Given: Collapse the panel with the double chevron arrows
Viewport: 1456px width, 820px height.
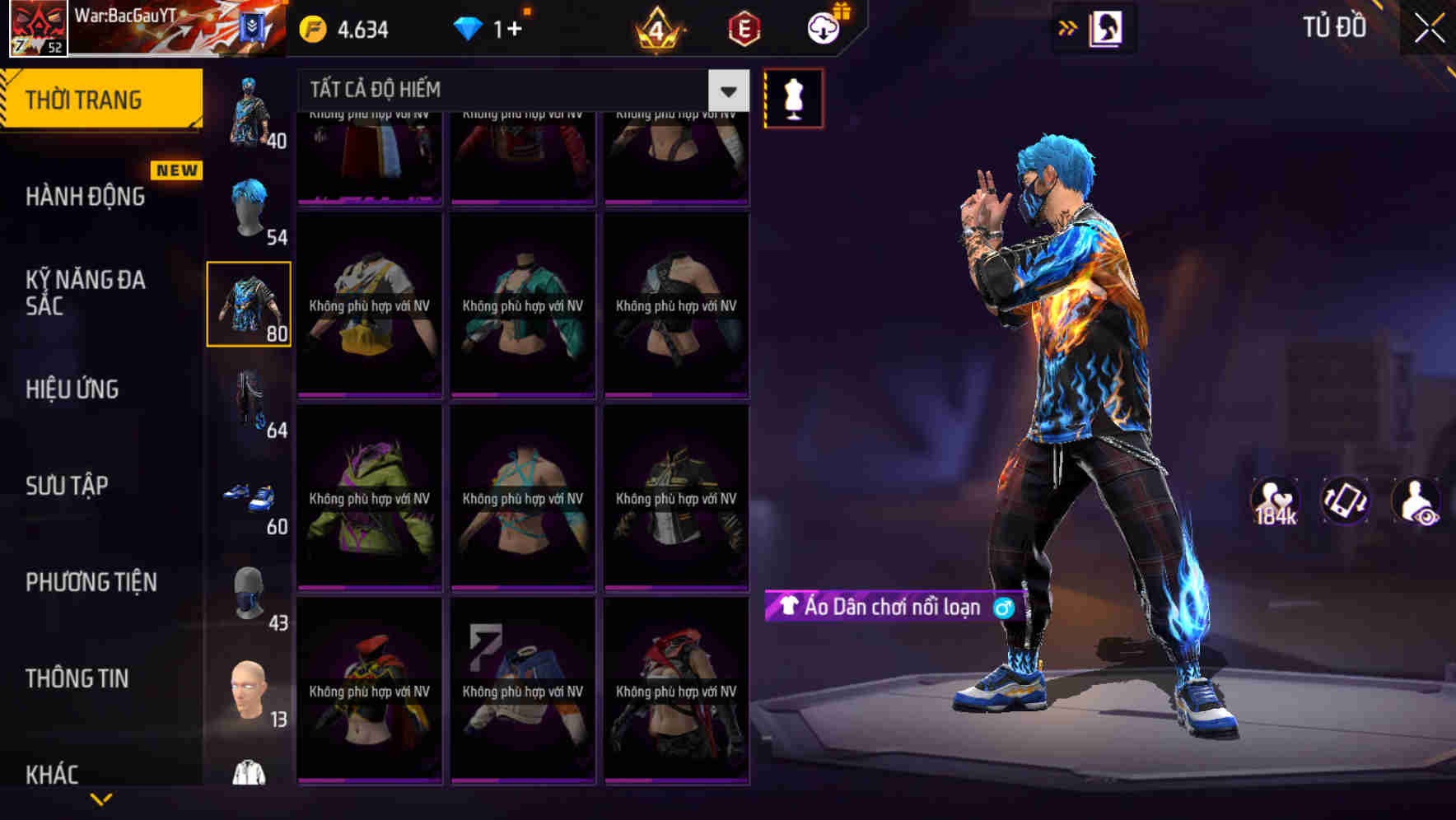Looking at the screenshot, I should pos(1068,26).
